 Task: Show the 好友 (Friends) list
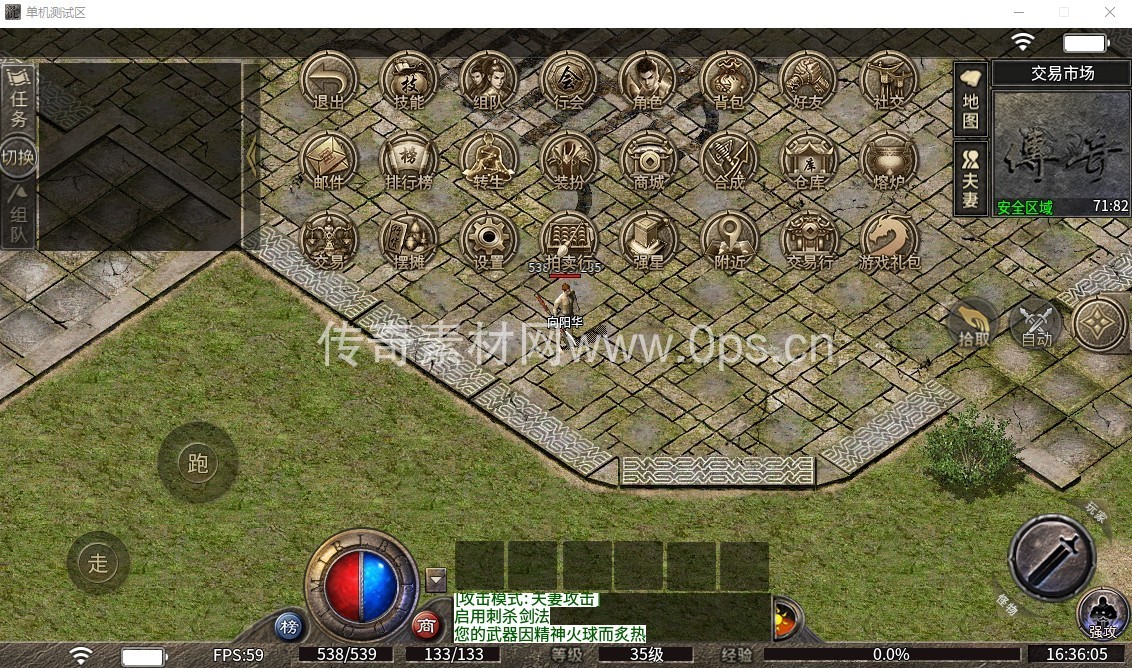coord(808,80)
